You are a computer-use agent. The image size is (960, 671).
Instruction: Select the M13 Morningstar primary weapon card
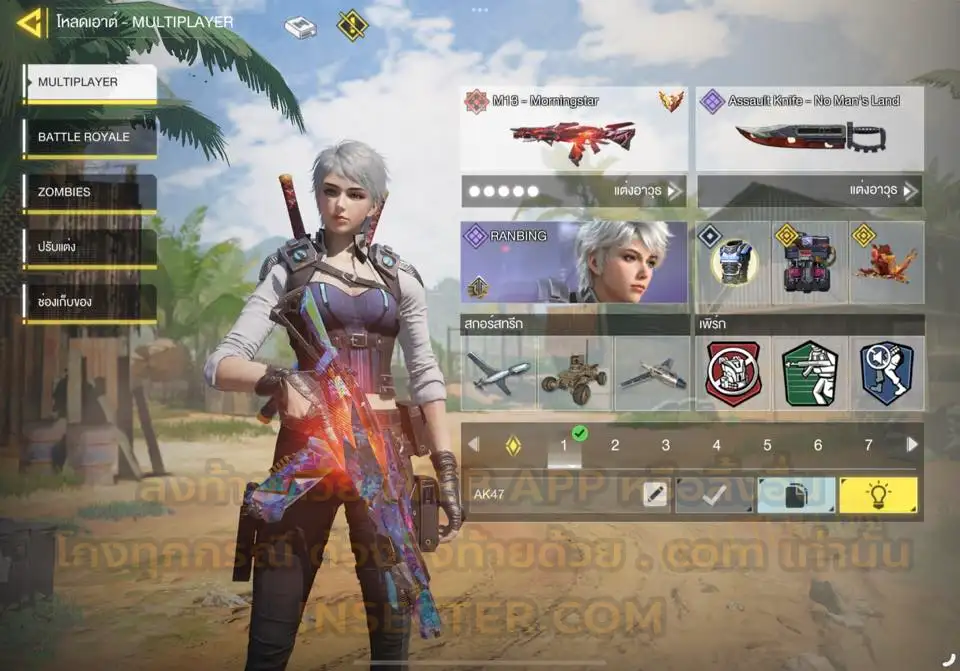tap(574, 130)
